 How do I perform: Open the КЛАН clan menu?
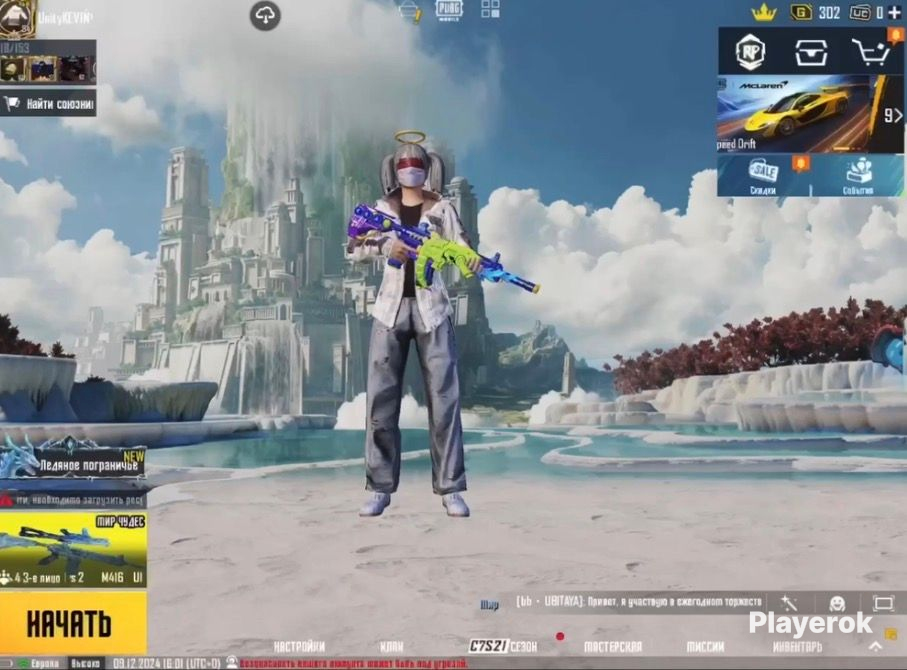point(392,647)
